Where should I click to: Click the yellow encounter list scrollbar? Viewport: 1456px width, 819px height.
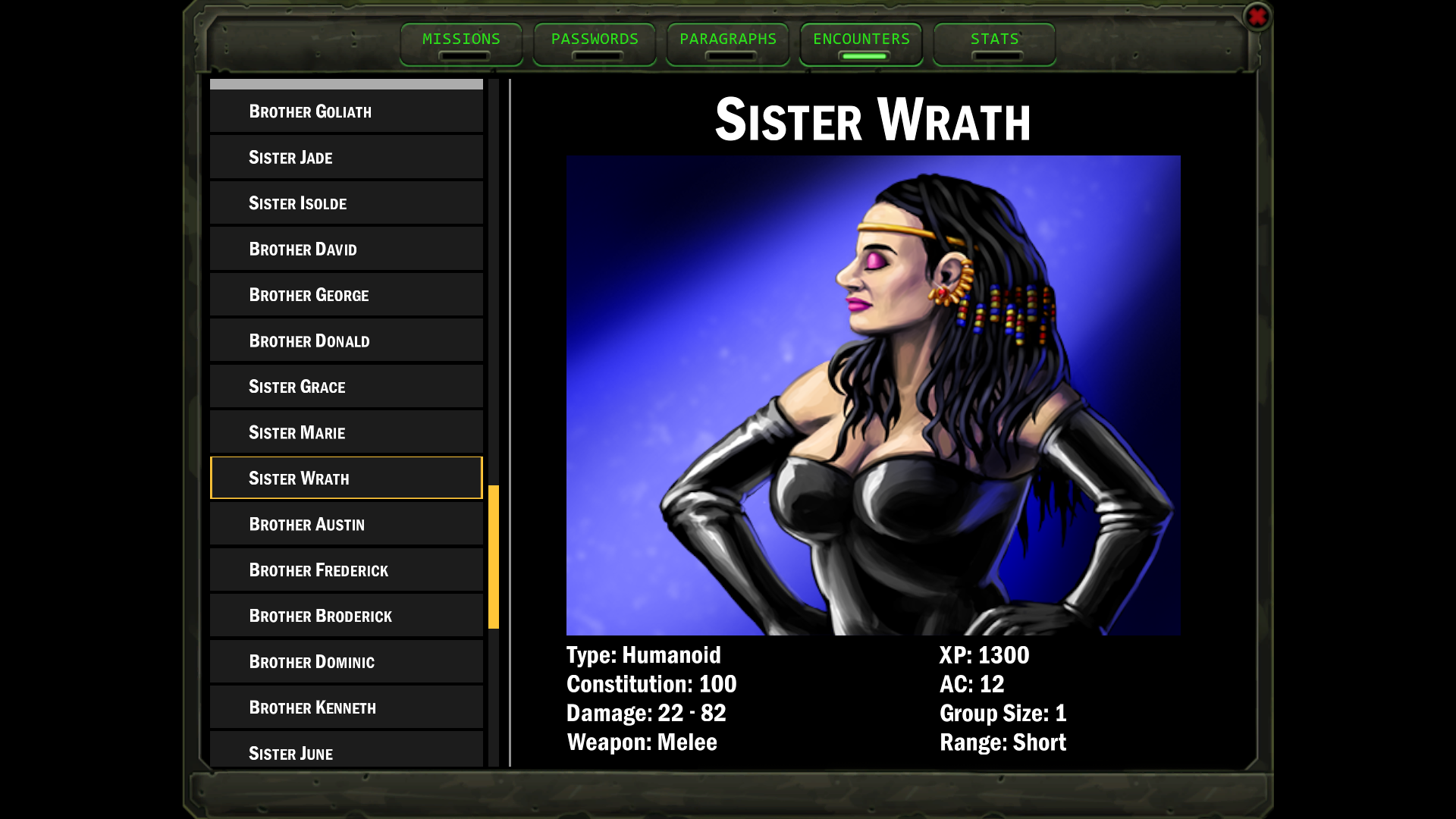tap(494, 557)
